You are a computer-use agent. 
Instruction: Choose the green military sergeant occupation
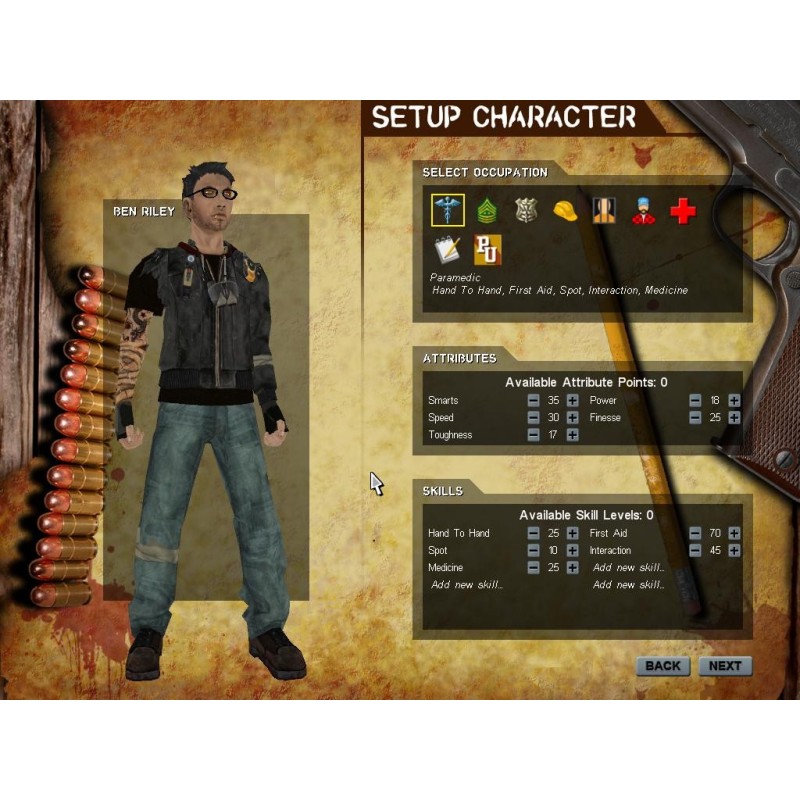[487, 210]
